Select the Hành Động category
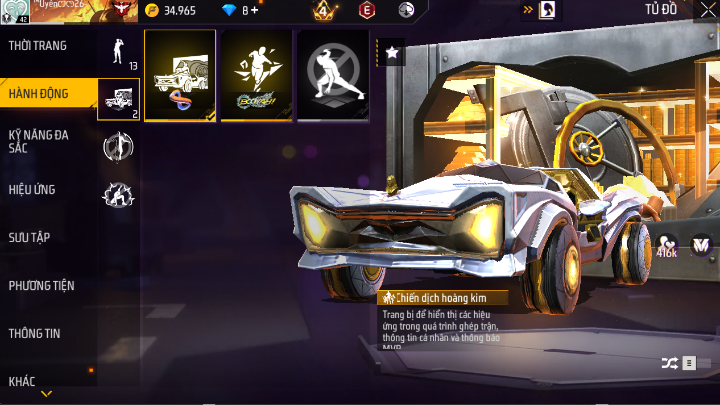This screenshot has width=720, height=405. [x=39, y=94]
